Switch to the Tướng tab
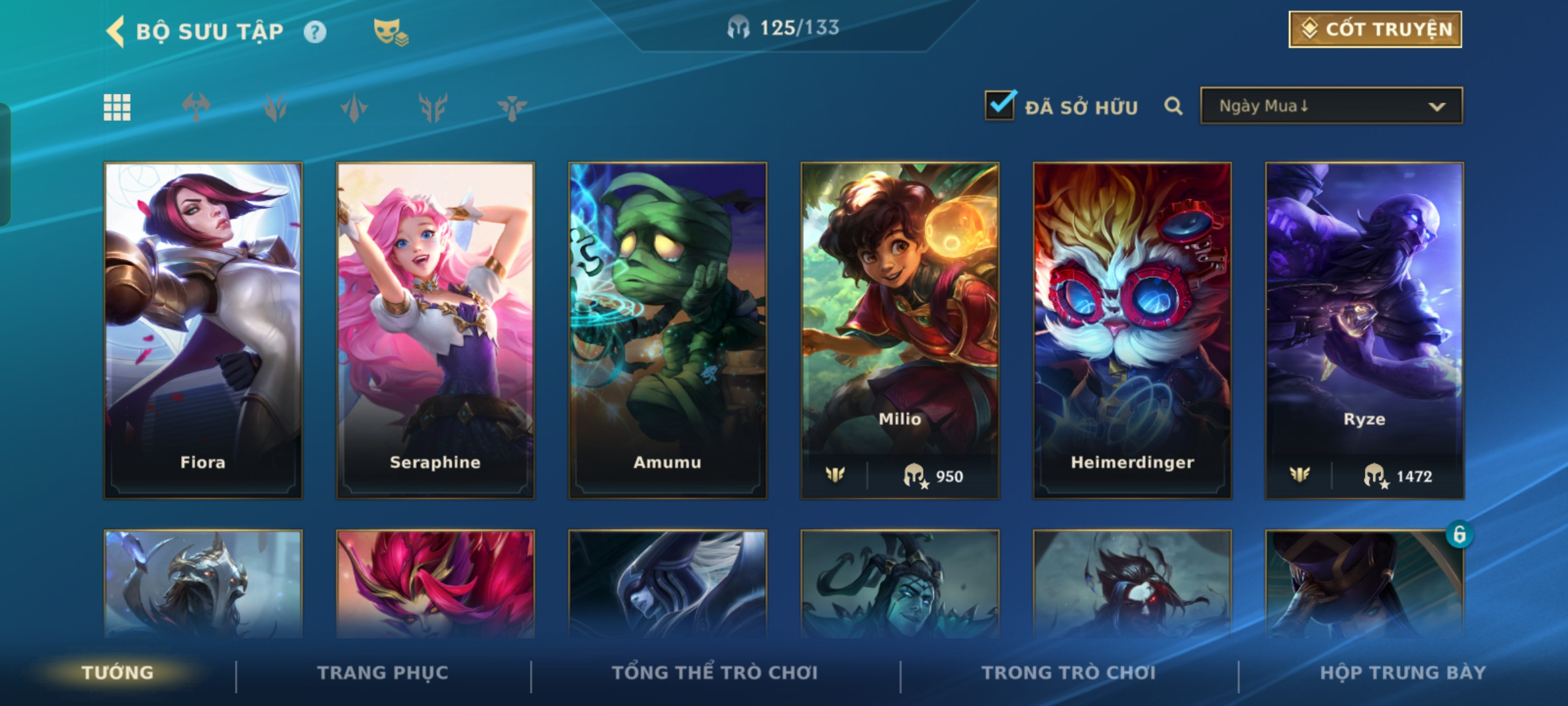1568x706 pixels. 118,673
